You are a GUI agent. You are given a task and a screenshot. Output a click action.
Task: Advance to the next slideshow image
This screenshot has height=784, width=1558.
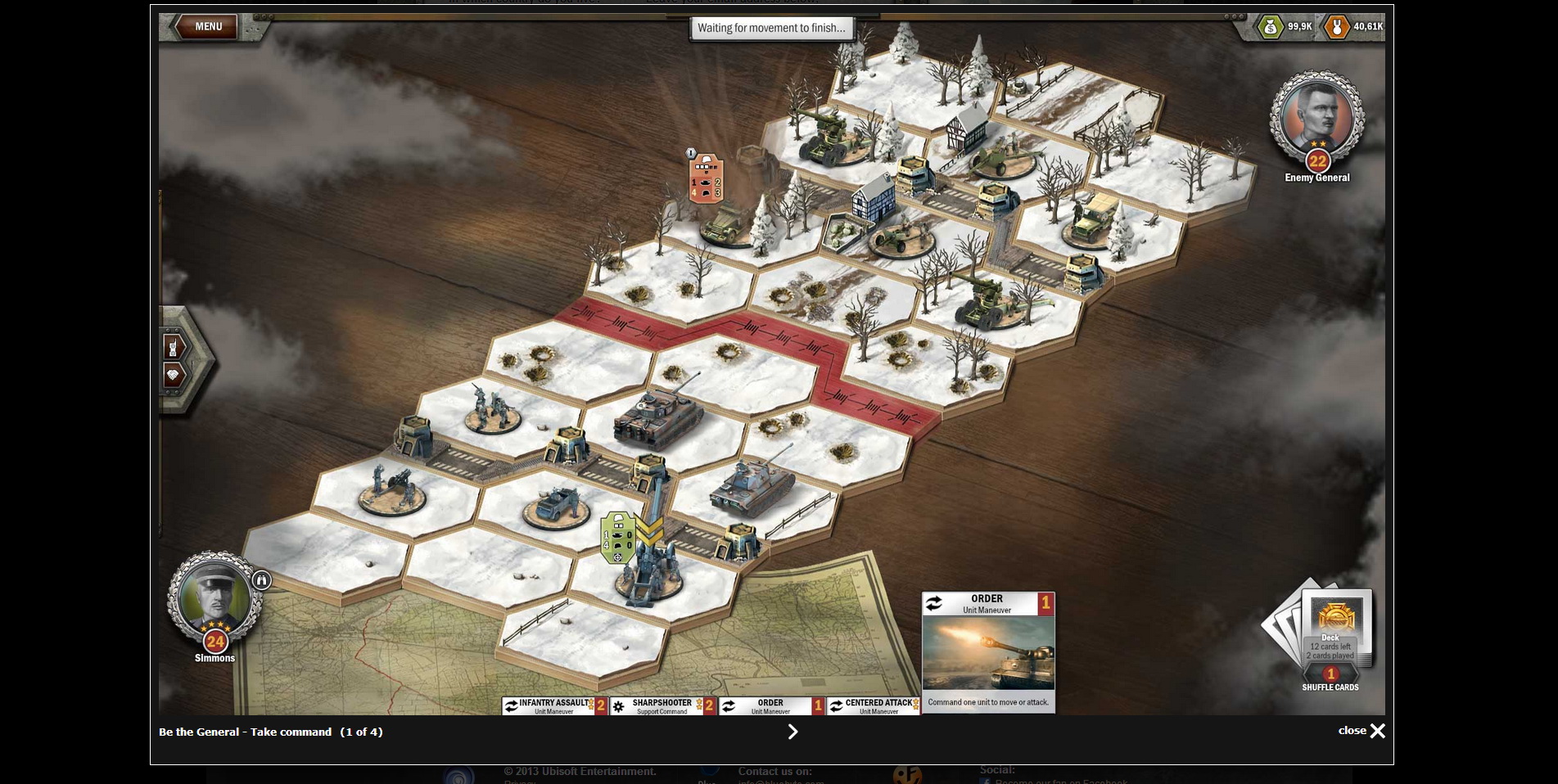click(x=792, y=732)
